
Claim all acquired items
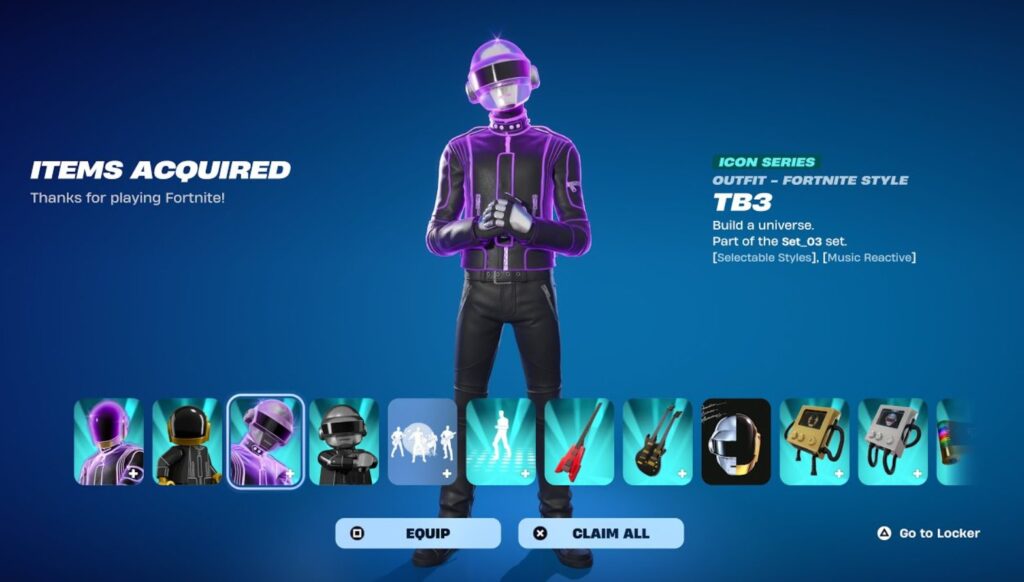600,533
